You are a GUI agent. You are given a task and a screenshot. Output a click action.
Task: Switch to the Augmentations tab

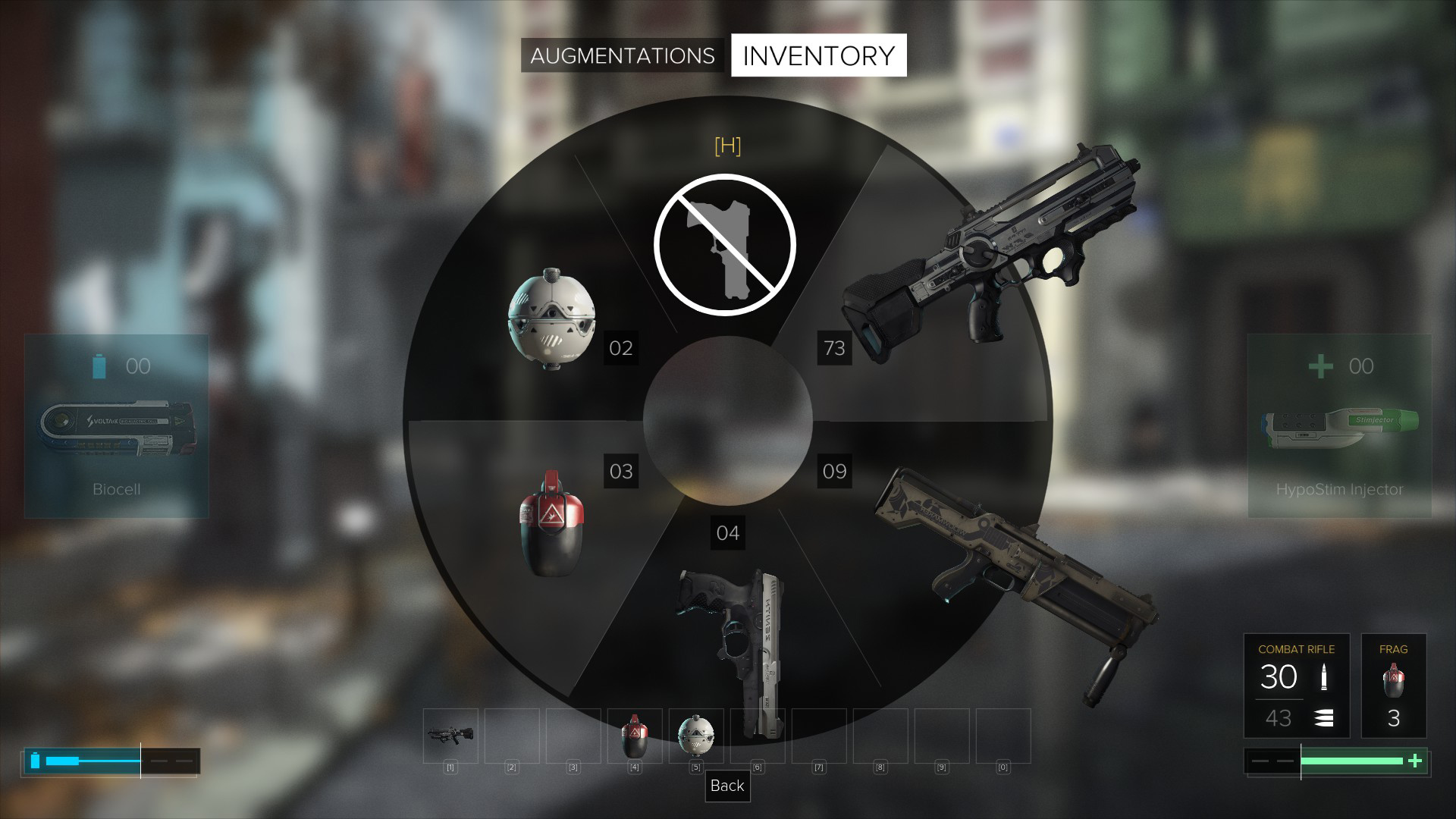pyautogui.click(x=622, y=56)
